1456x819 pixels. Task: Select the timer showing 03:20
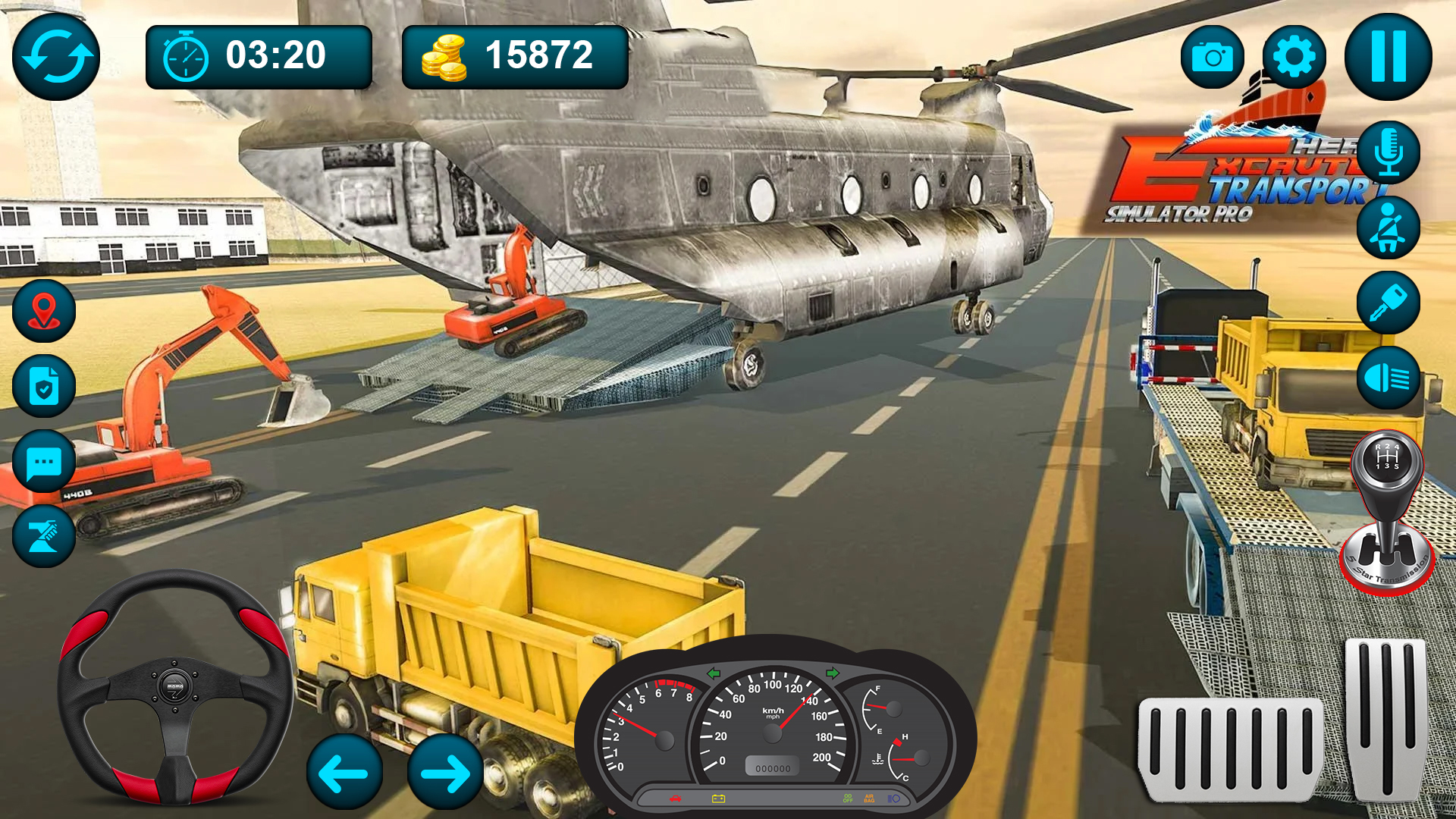pyautogui.click(x=258, y=54)
